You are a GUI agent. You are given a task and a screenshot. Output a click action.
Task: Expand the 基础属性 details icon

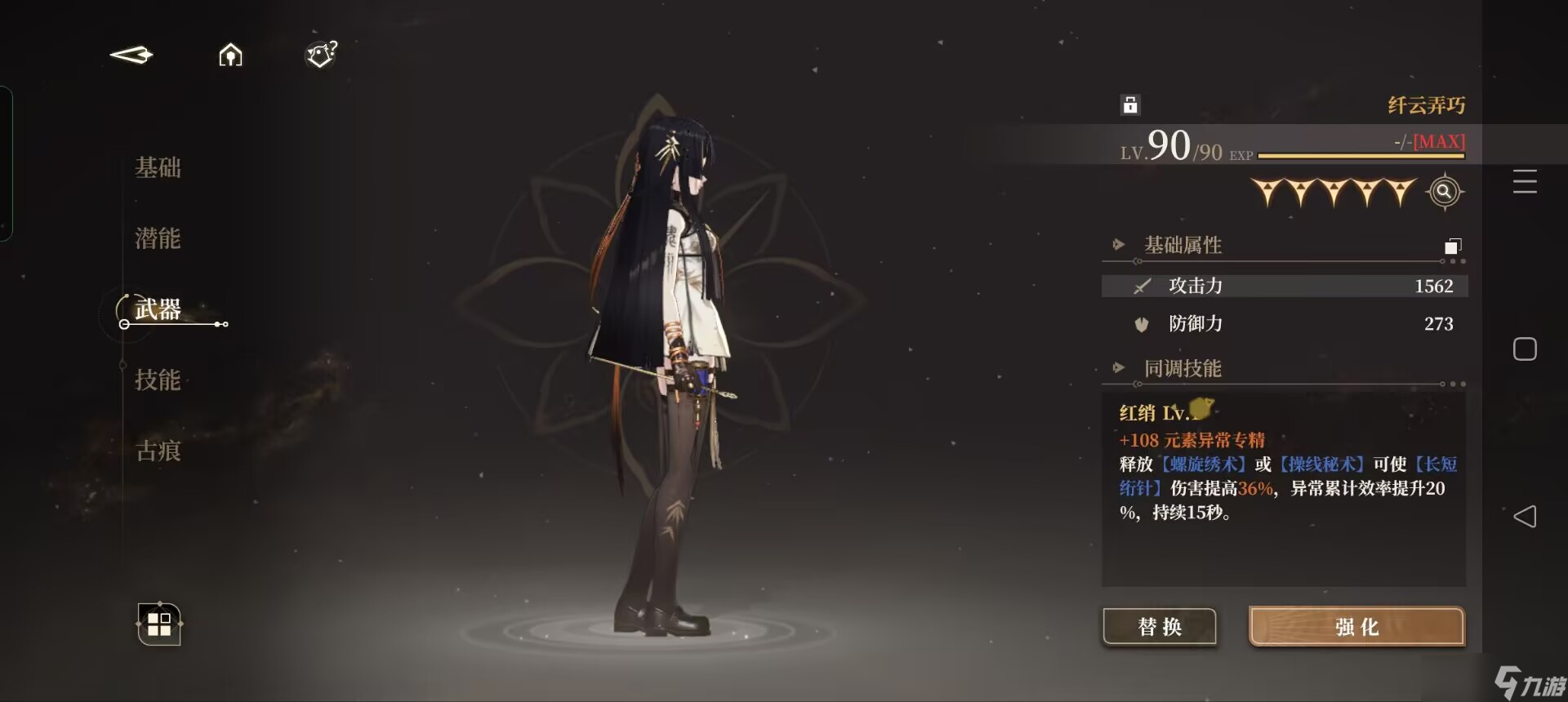pos(1453,246)
